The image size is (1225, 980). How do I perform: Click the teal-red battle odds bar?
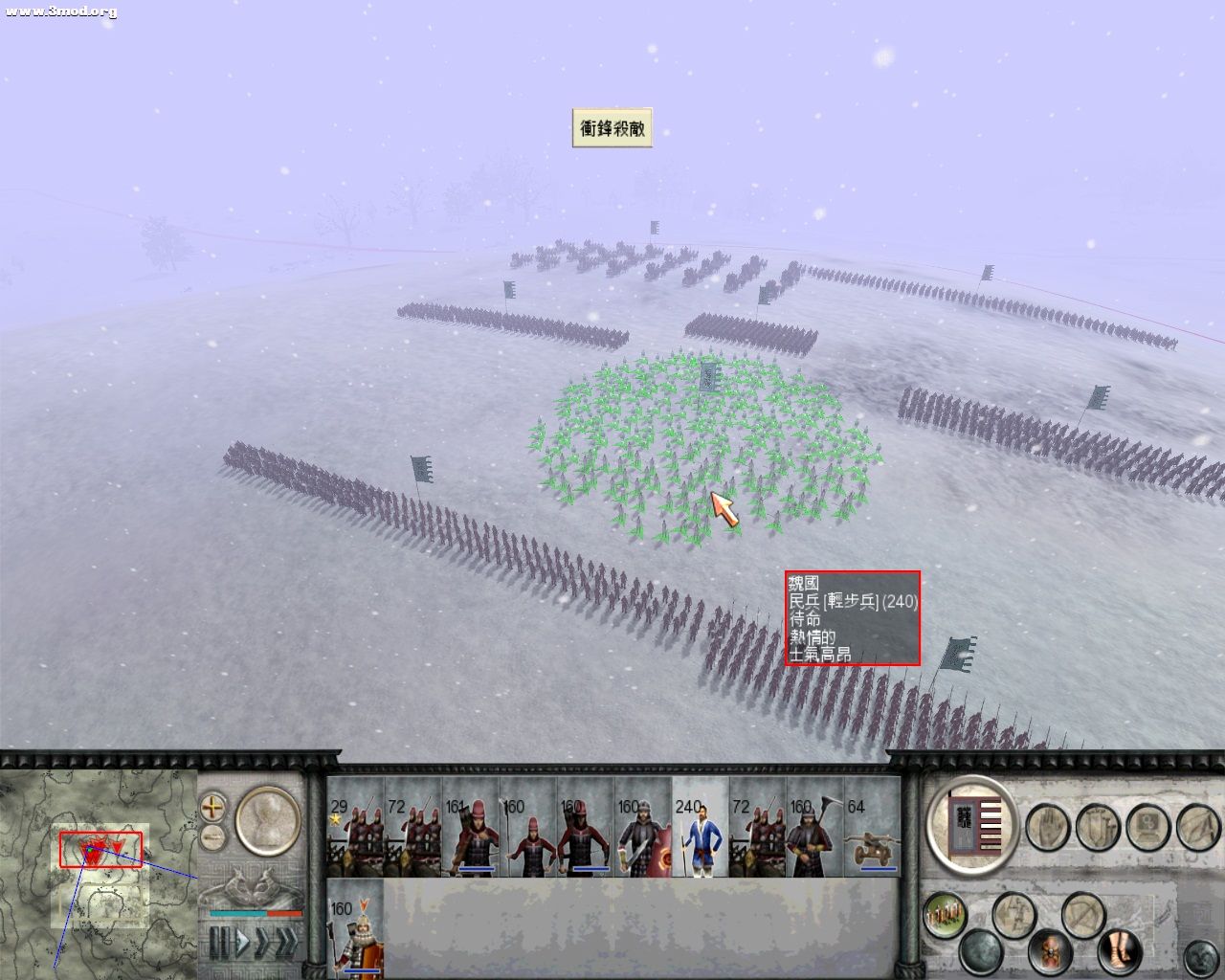click(255, 913)
